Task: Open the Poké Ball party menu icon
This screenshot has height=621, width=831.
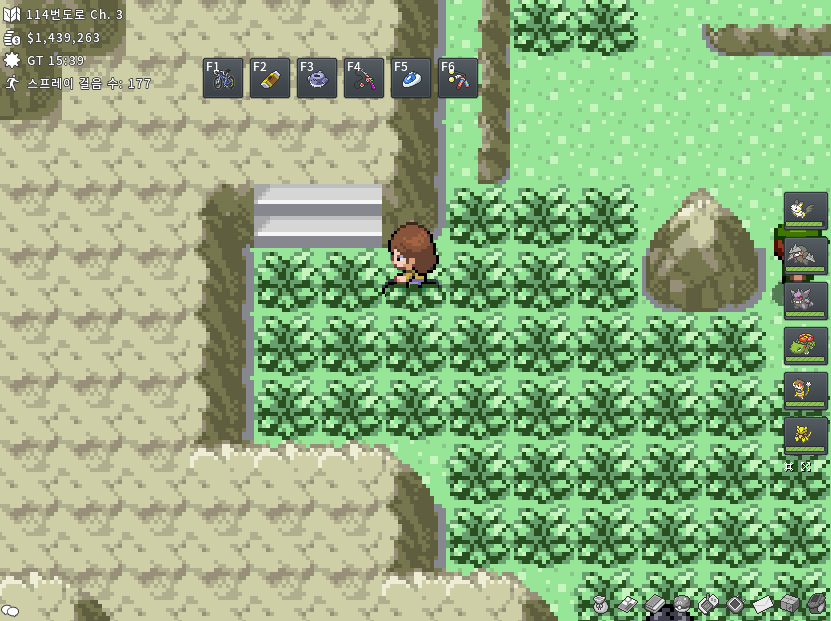Action: [x=681, y=603]
